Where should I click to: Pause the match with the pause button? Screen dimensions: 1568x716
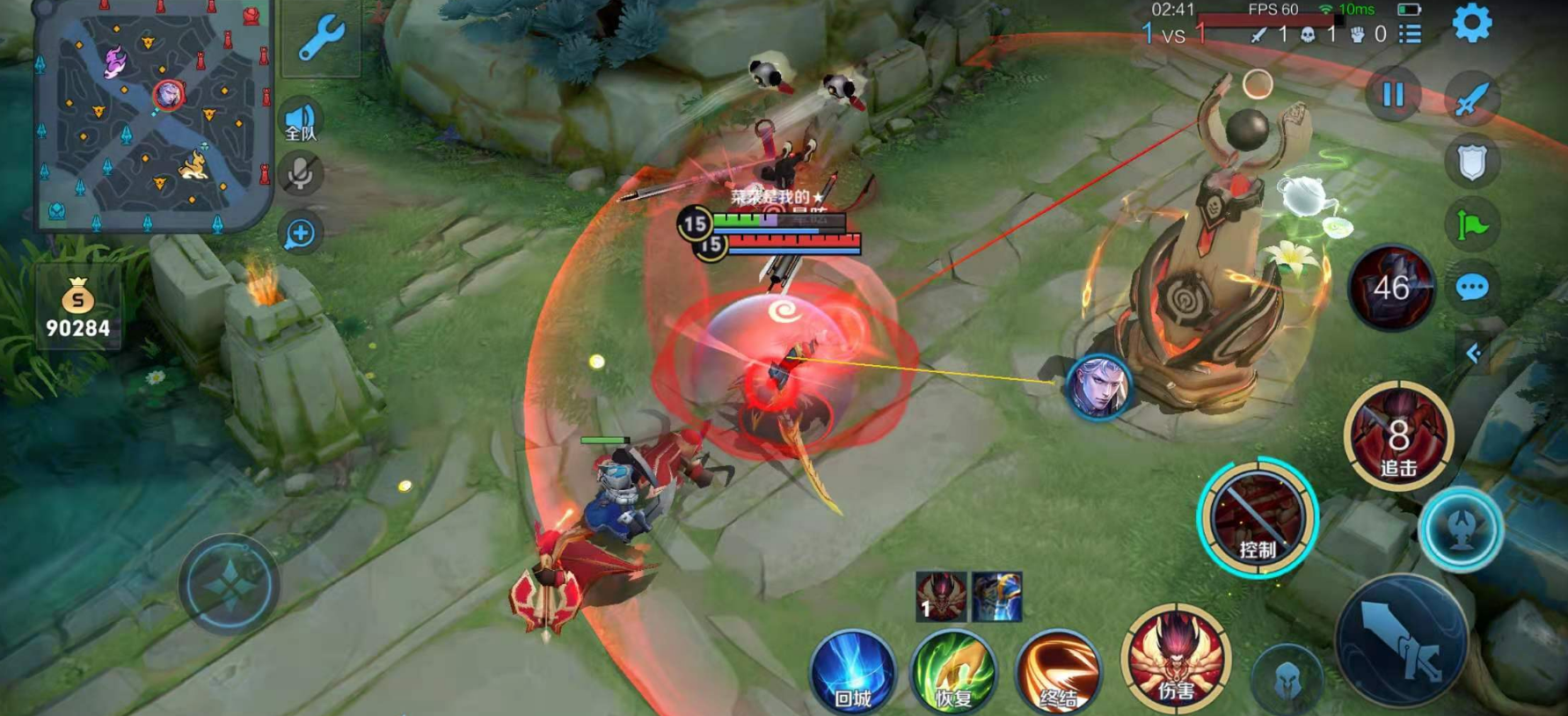pos(1393,95)
